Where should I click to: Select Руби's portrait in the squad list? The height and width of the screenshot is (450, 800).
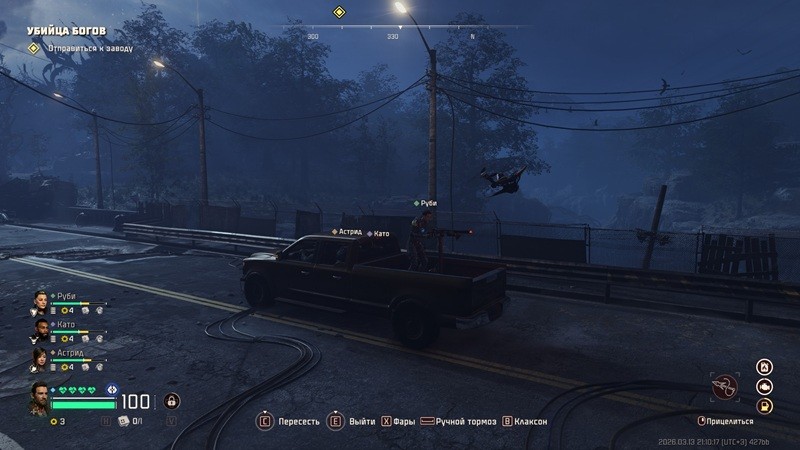pyautogui.click(x=40, y=301)
